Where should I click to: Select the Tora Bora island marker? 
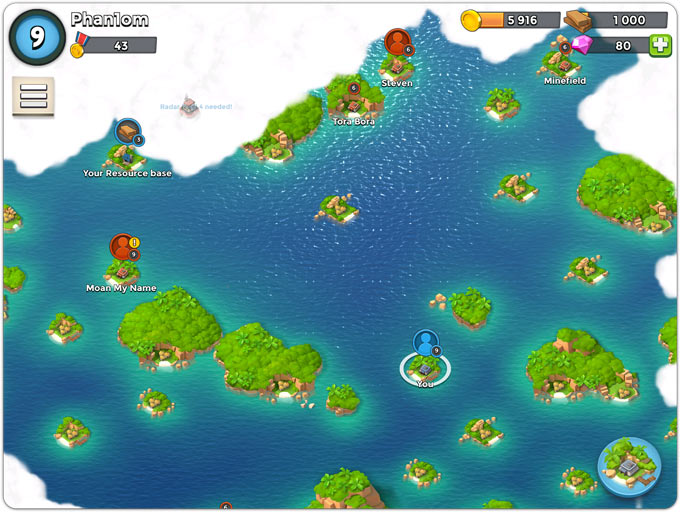(353, 98)
